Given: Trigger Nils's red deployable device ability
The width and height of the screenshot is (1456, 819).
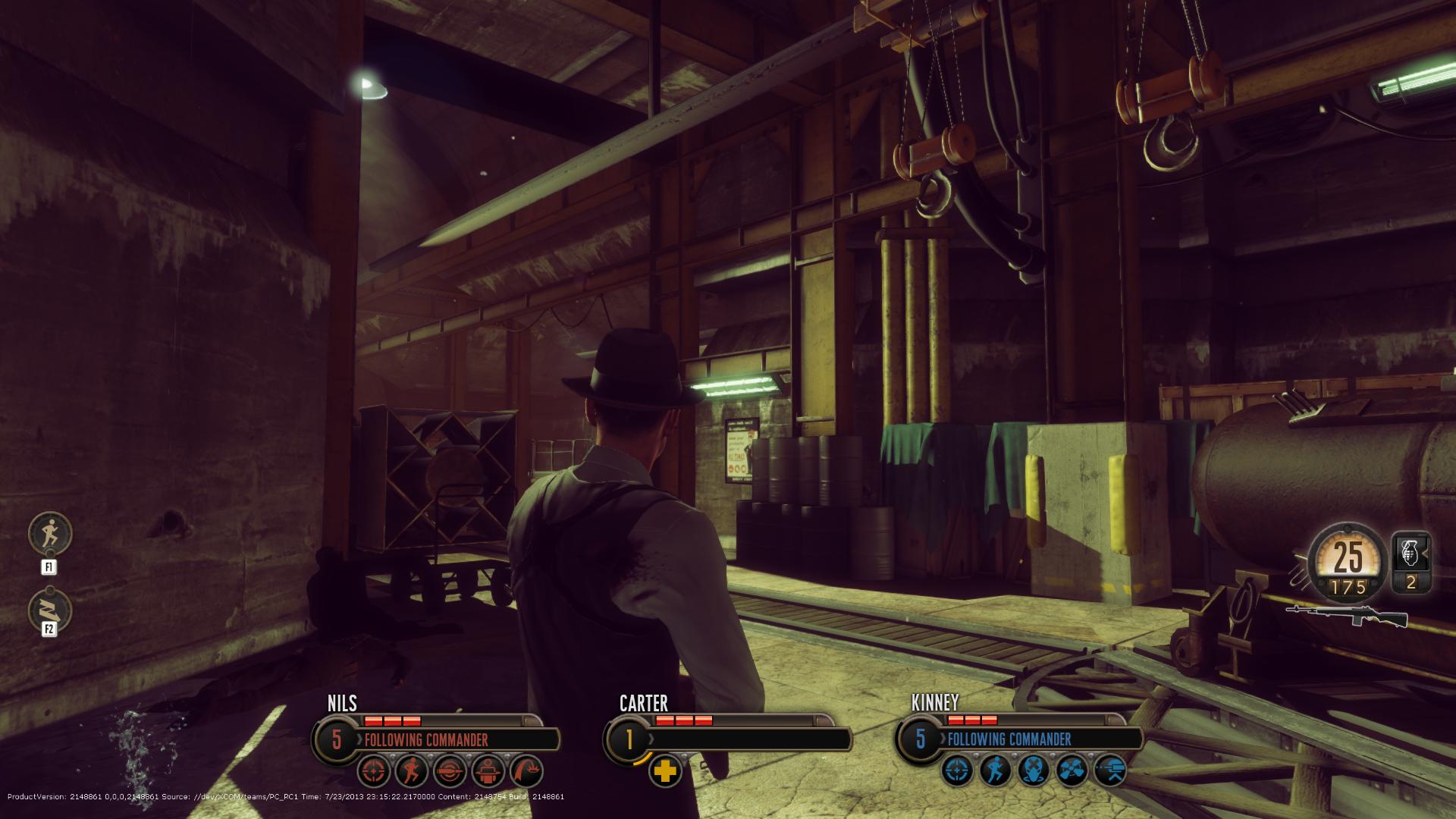Looking at the screenshot, I should (488, 771).
